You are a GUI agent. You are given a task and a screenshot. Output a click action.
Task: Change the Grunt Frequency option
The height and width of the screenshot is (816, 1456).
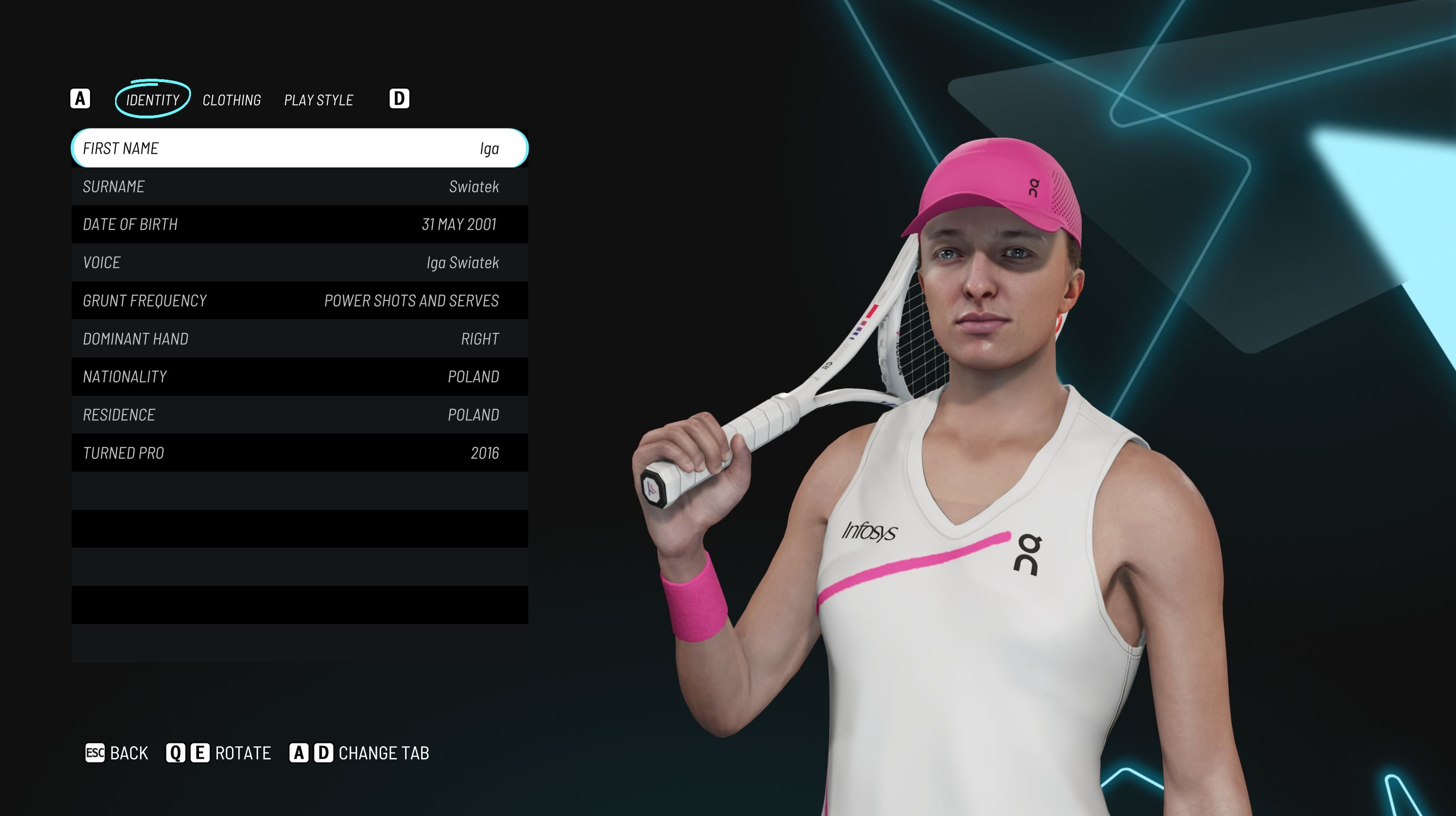(300, 300)
